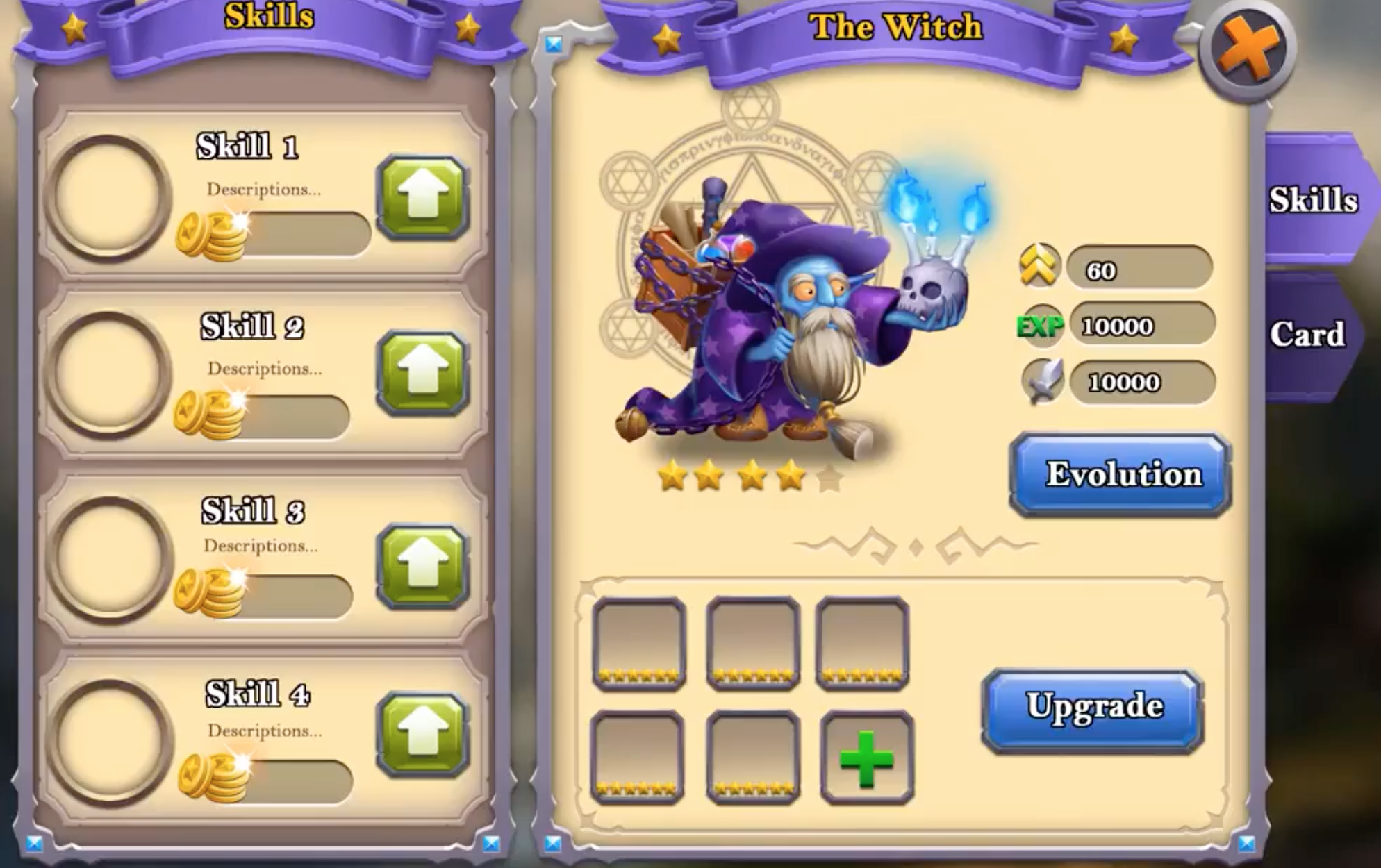
Task: Select the Skill 2 round icon
Action: pyautogui.click(x=108, y=375)
